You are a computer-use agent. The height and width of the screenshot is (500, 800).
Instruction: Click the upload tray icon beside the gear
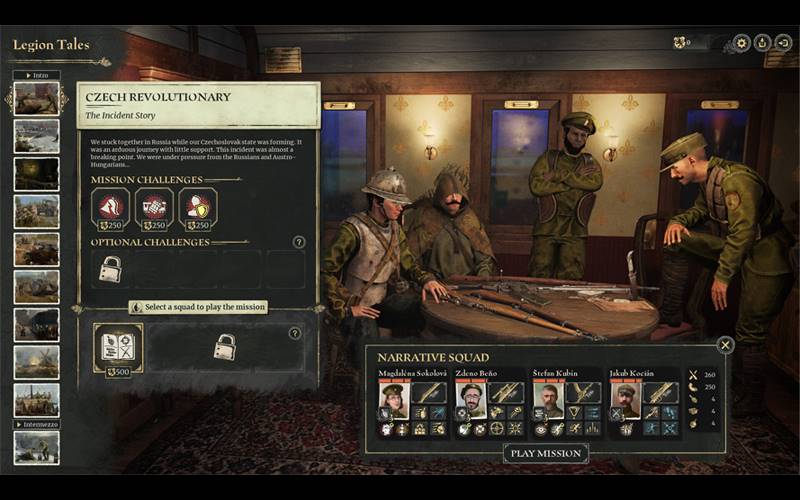[762, 43]
